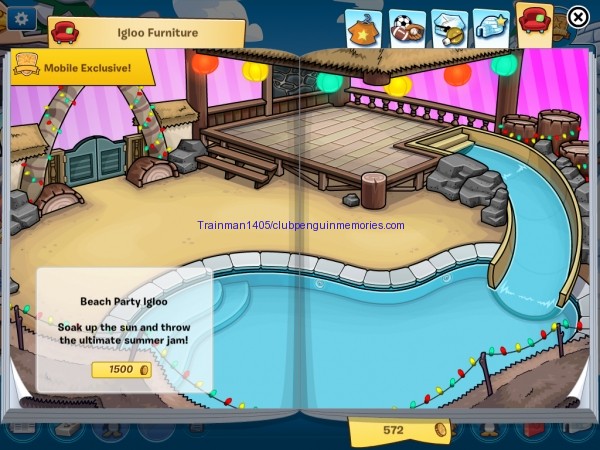
Task: Open the gear settings menu
Action: (21, 17)
